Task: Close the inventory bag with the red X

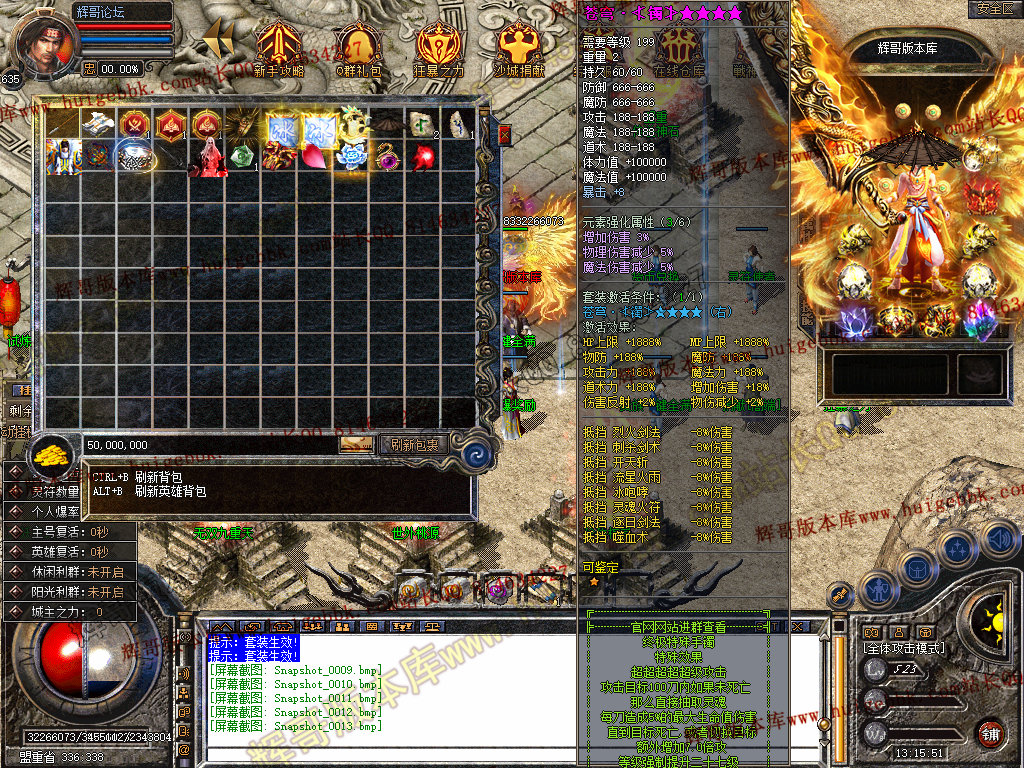Action: [x=504, y=134]
